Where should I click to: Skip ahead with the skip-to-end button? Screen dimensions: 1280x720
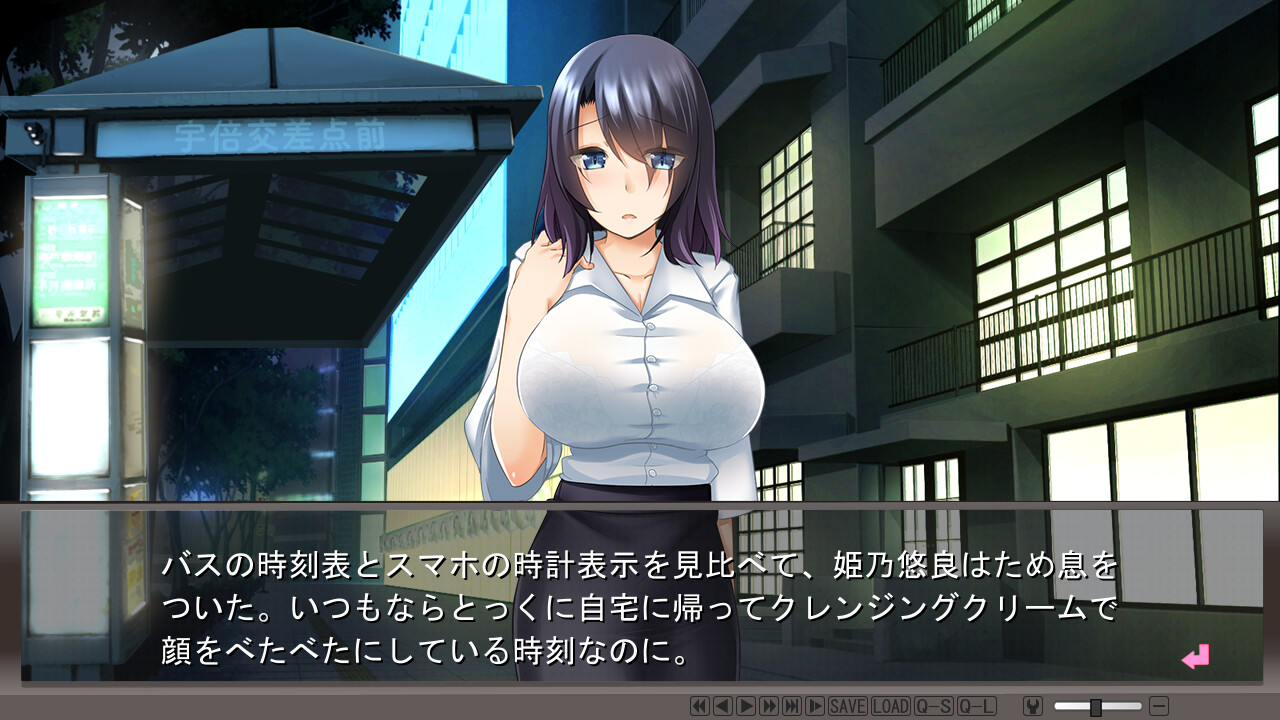[x=791, y=706]
